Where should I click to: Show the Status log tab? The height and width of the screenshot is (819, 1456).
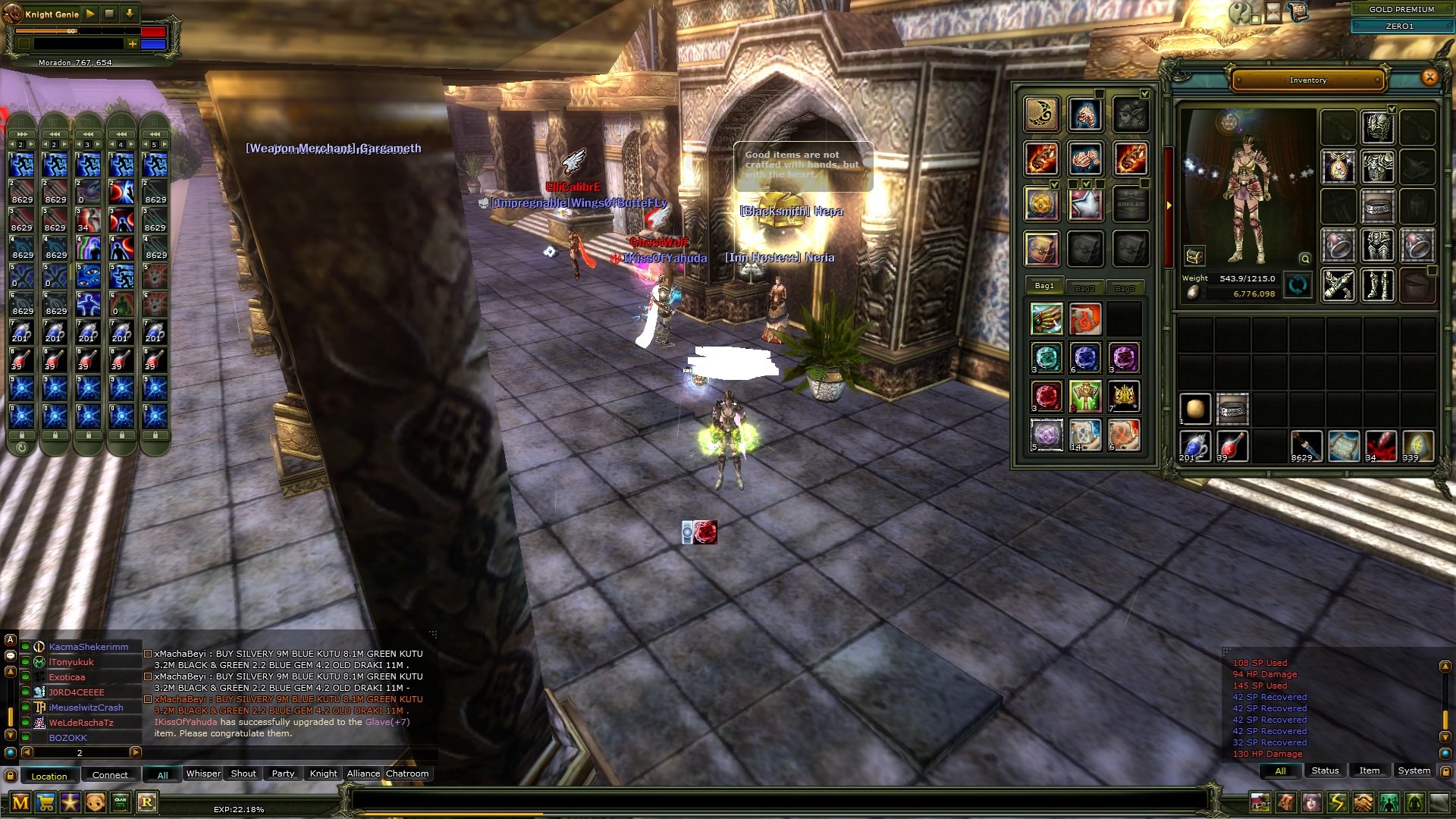click(1325, 770)
